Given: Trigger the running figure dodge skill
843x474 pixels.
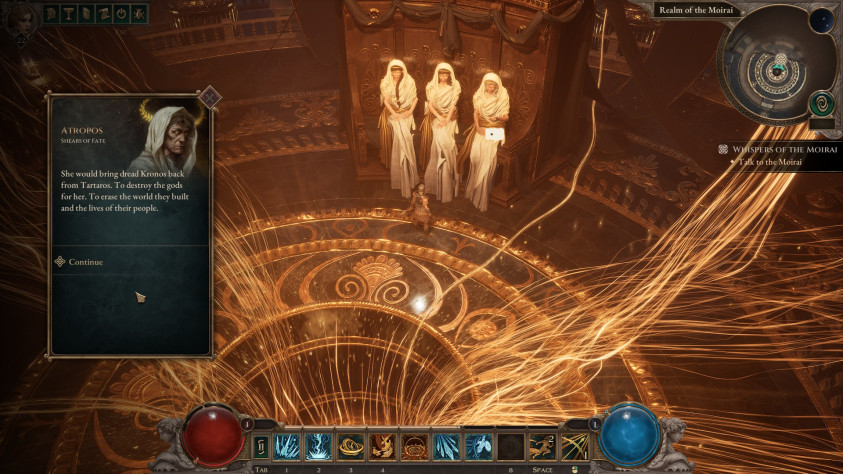Looking at the screenshot, I should tap(542, 446).
